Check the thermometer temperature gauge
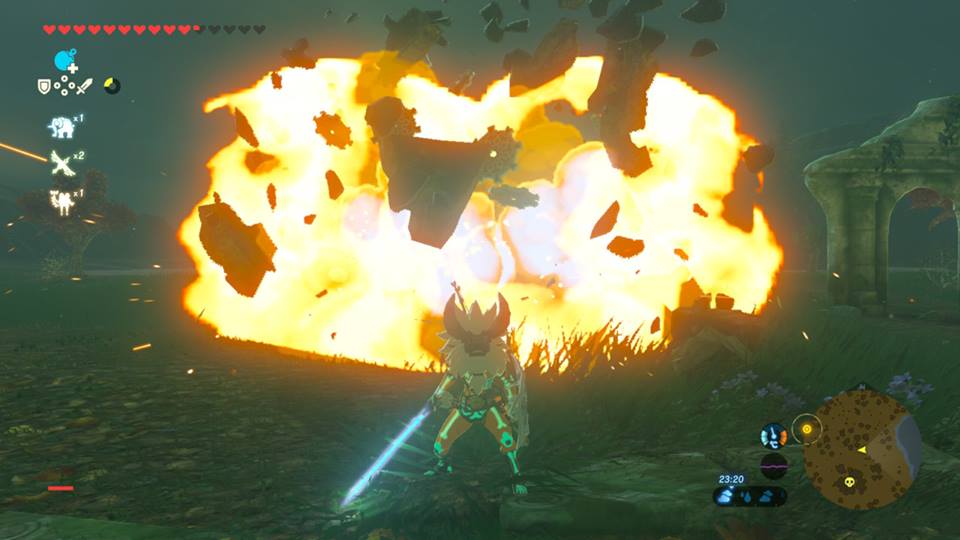 point(773,436)
